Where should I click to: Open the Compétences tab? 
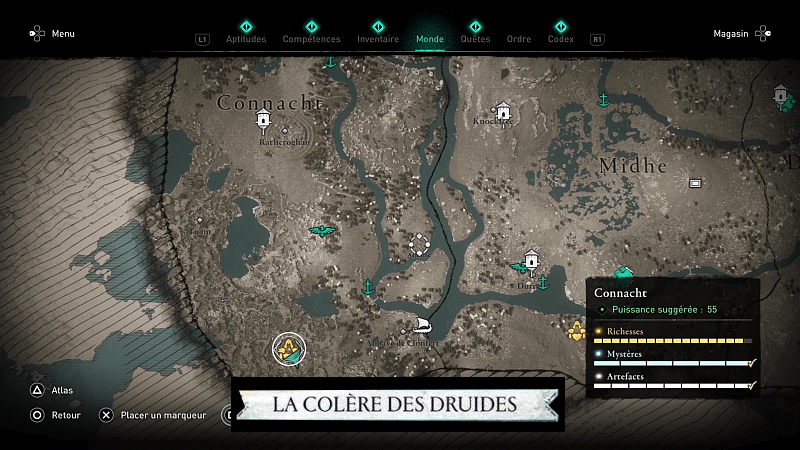[x=311, y=39]
